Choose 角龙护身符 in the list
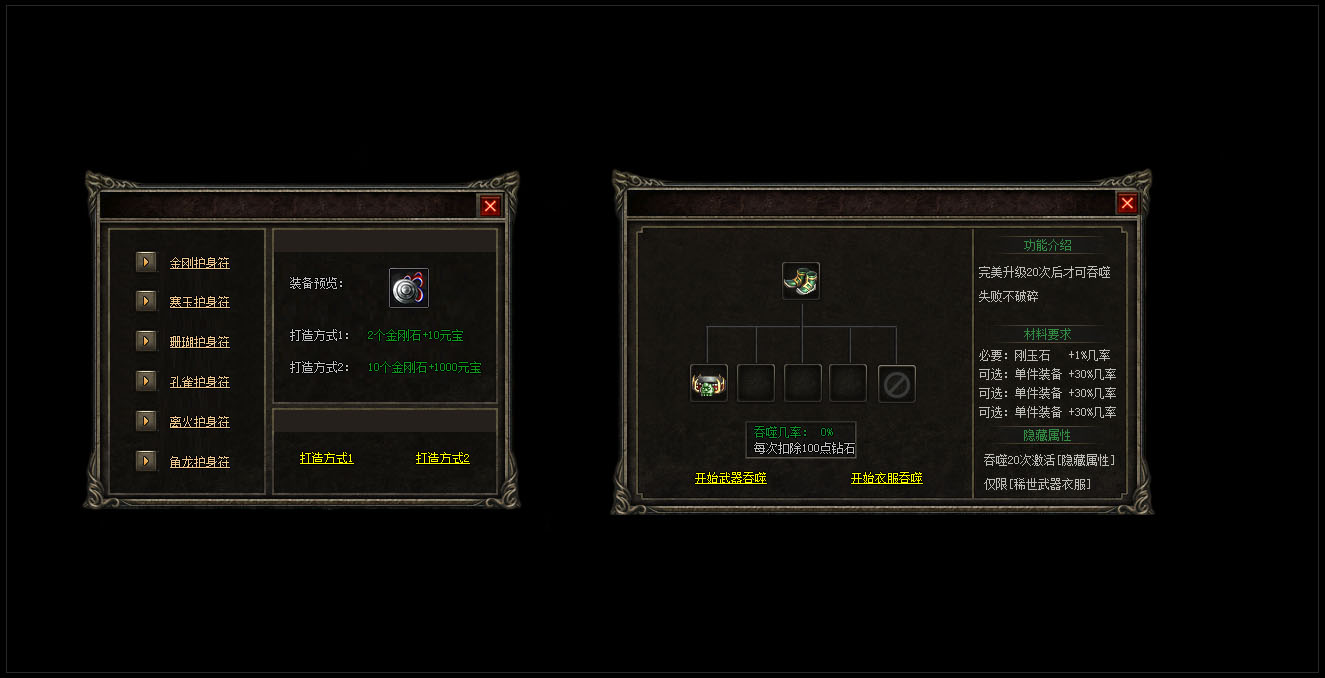 tap(199, 462)
